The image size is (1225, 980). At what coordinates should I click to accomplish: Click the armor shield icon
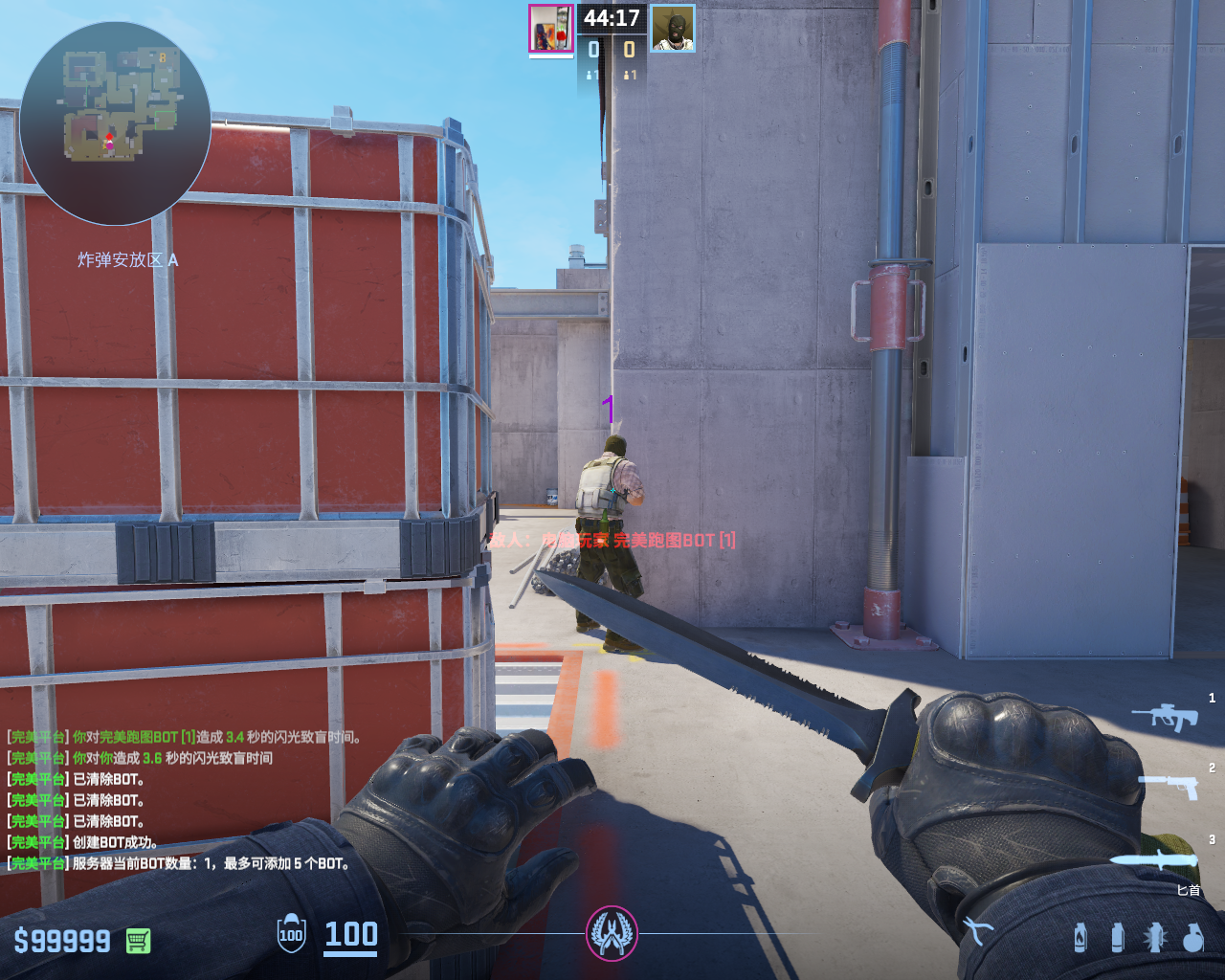tap(291, 935)
